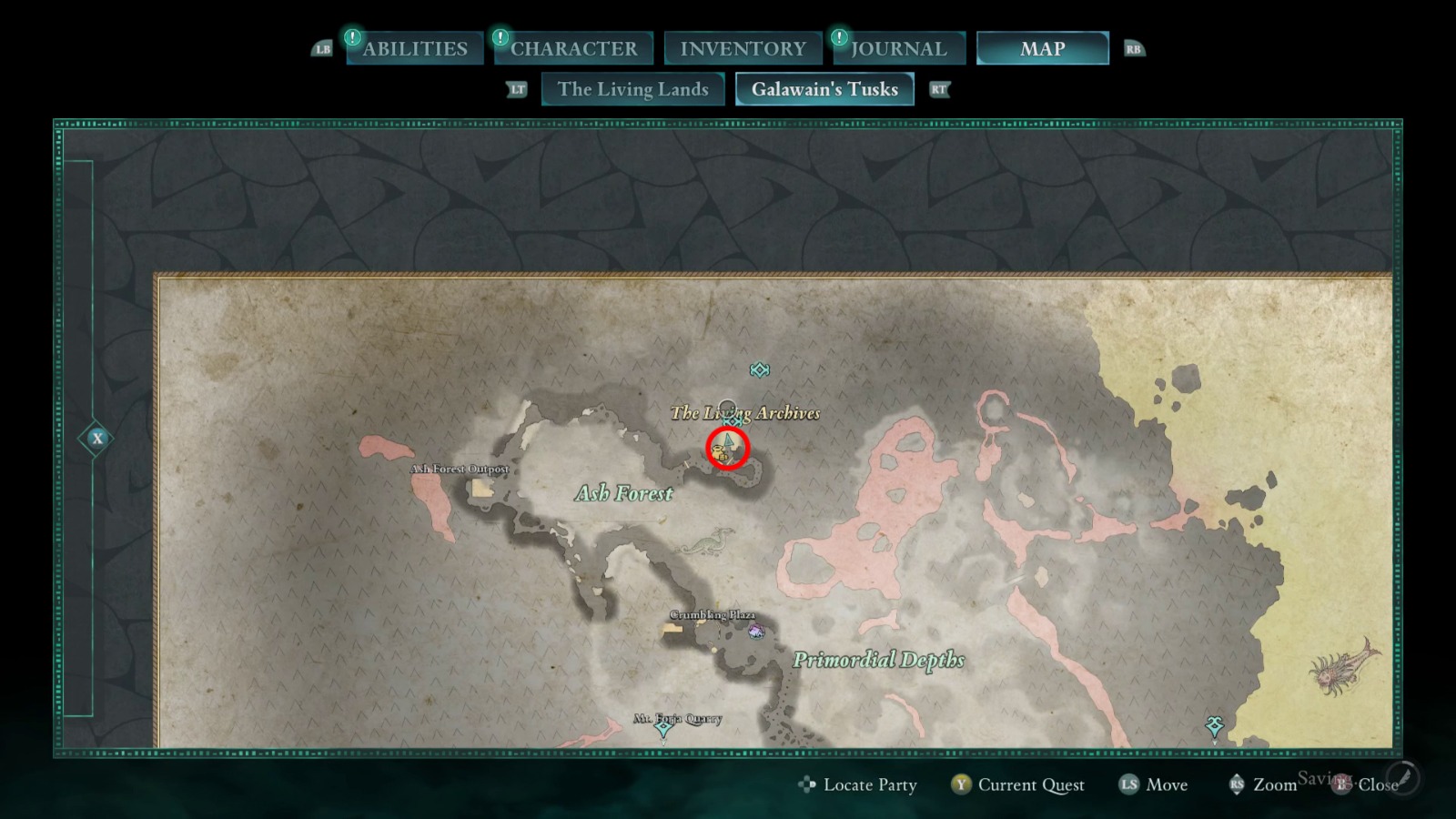Click the LT icon beside The Living Lands

519,90
